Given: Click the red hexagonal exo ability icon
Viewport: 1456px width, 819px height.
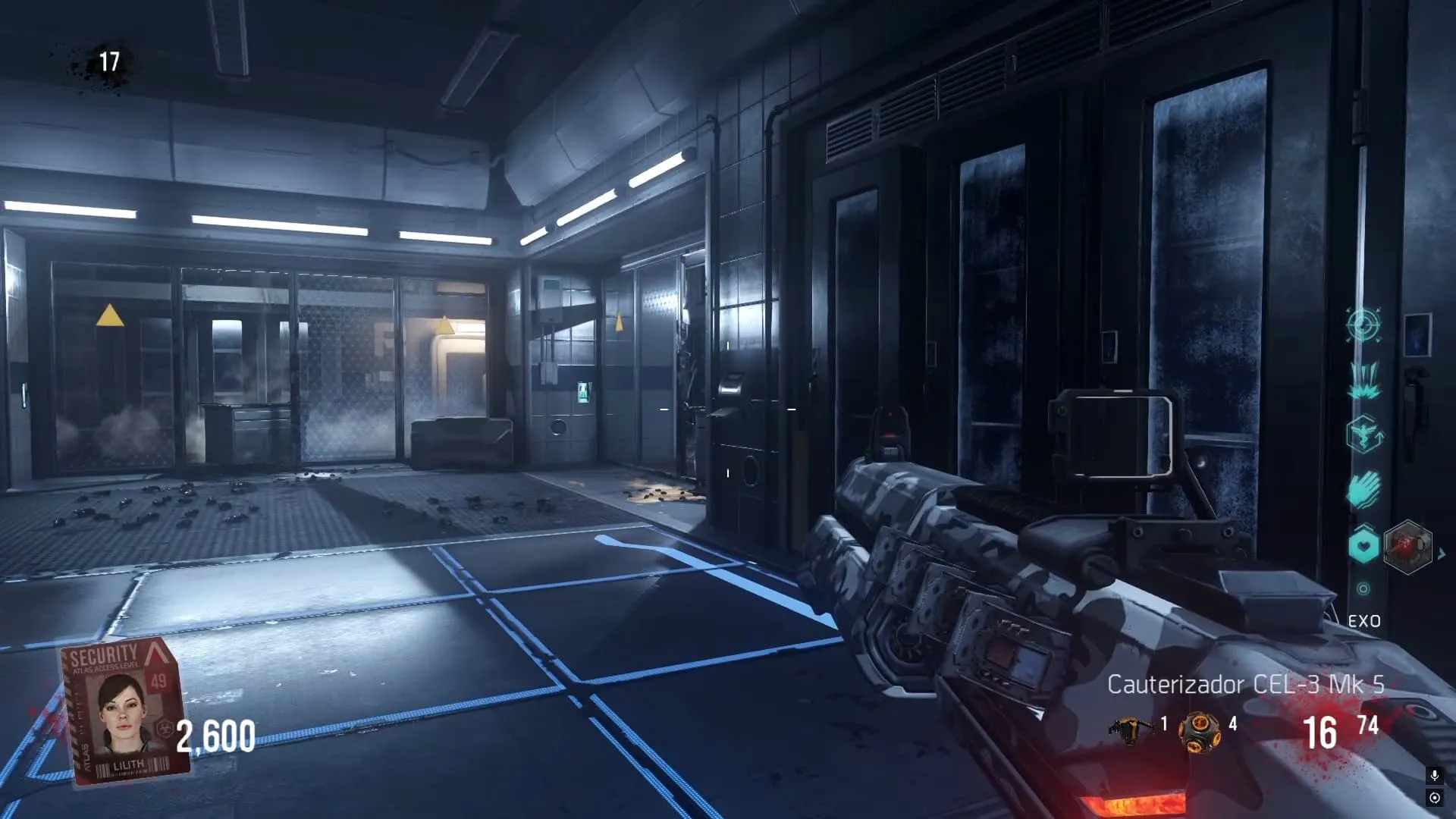Looking at the screenshot, I should click(1407, 546).
